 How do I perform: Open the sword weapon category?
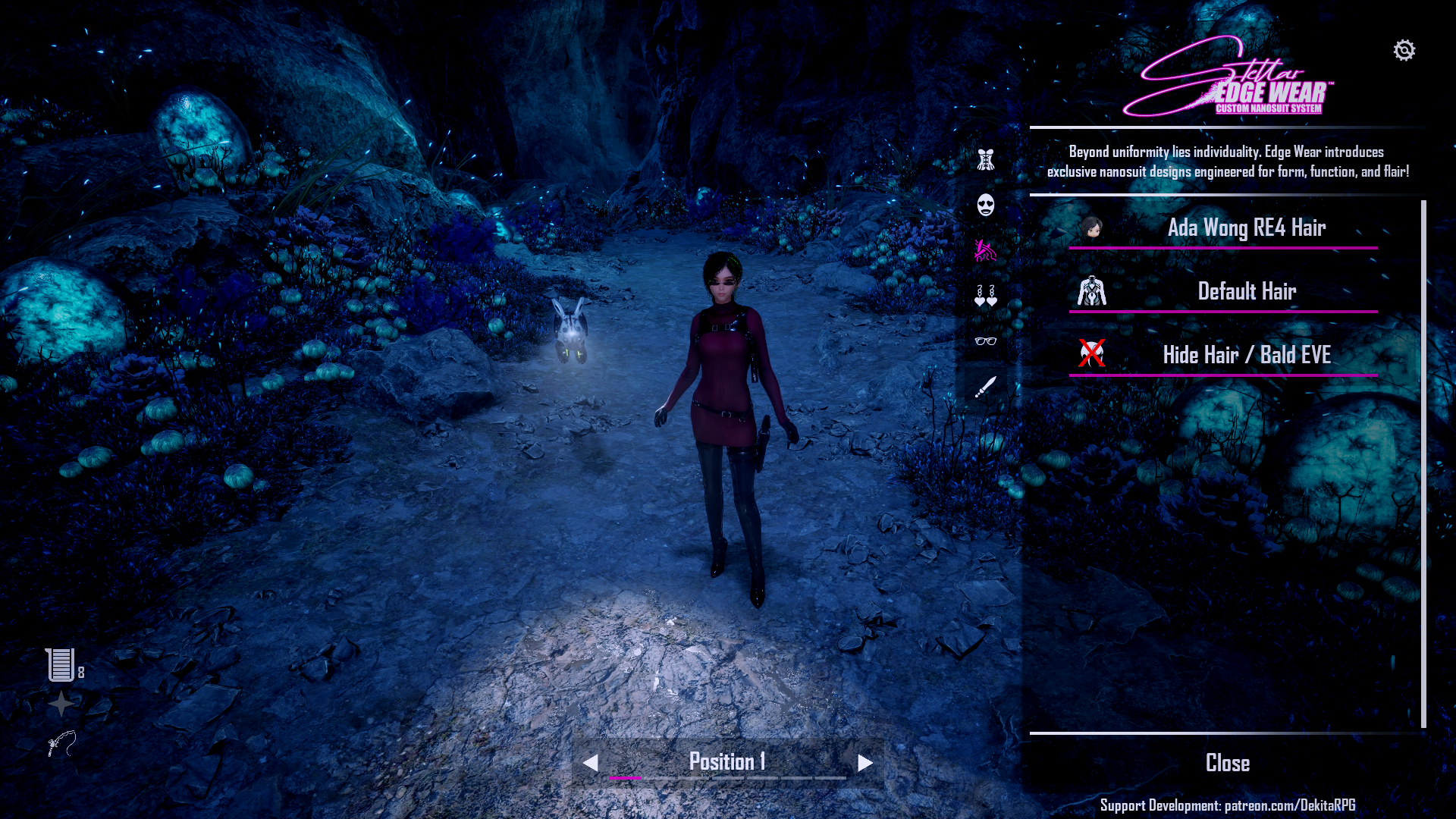pyautogui.click(x=985, y=387)
